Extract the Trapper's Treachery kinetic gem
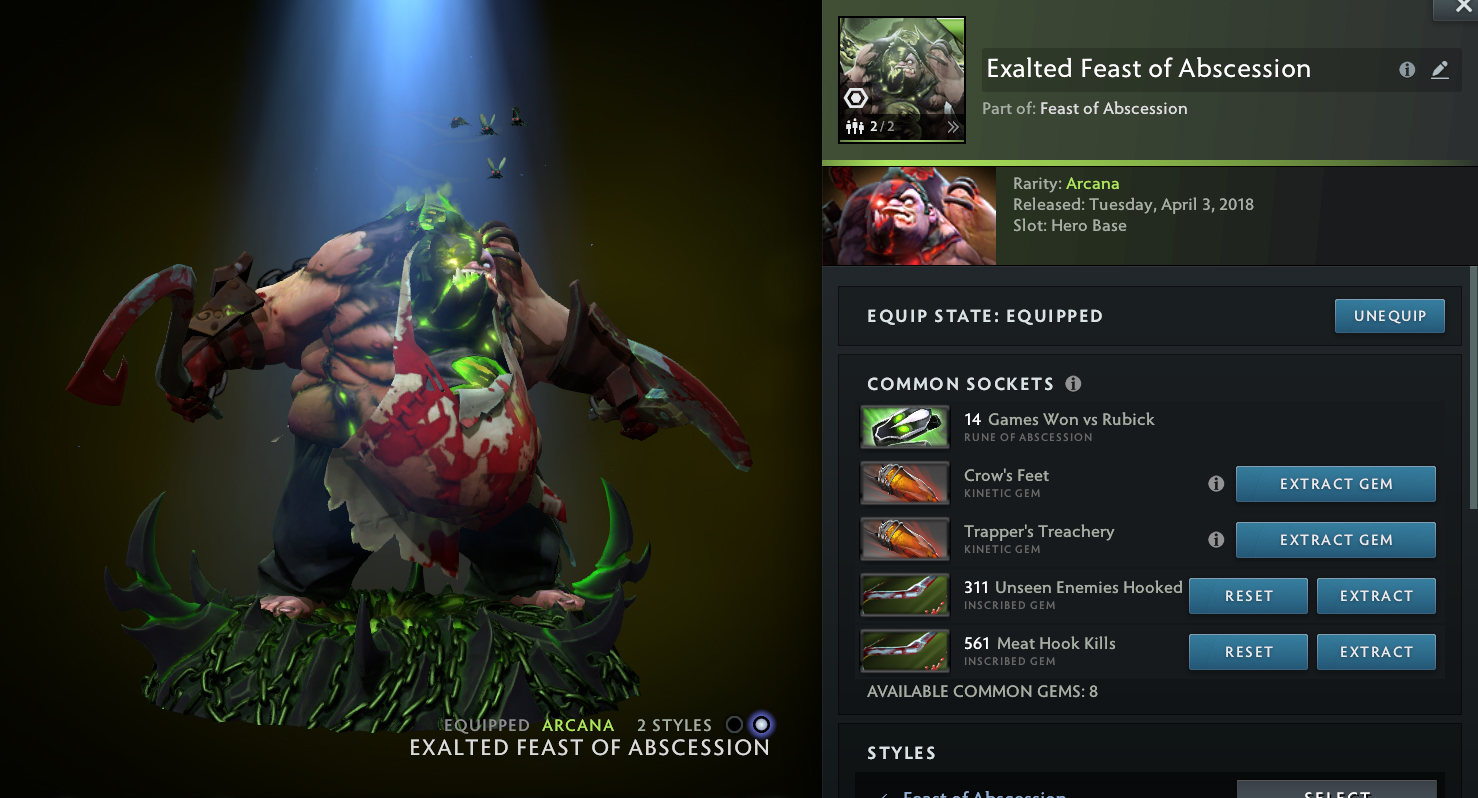Image resolution: width=1478 pixels, height=798 pixels. (1335, 540)
